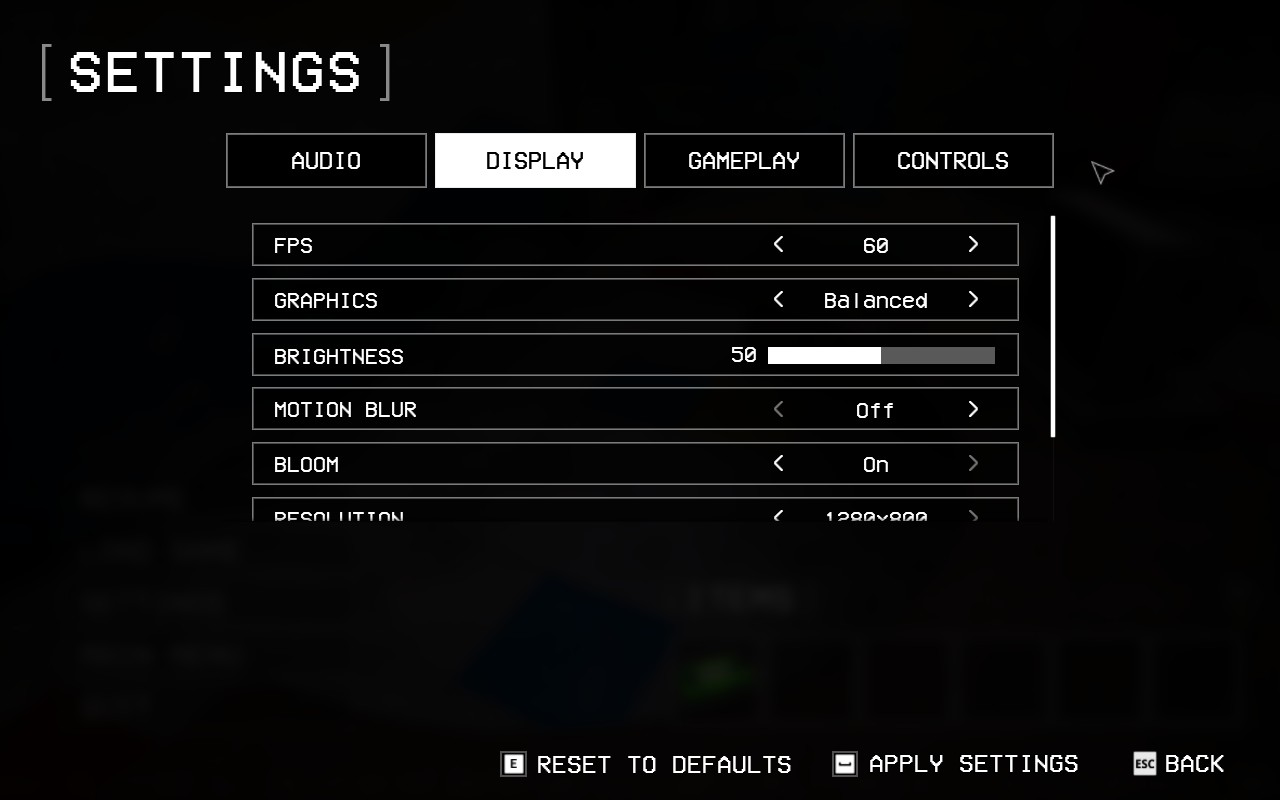
Task: Click the settings list scrollbar
Action: tap(1053, 326)
